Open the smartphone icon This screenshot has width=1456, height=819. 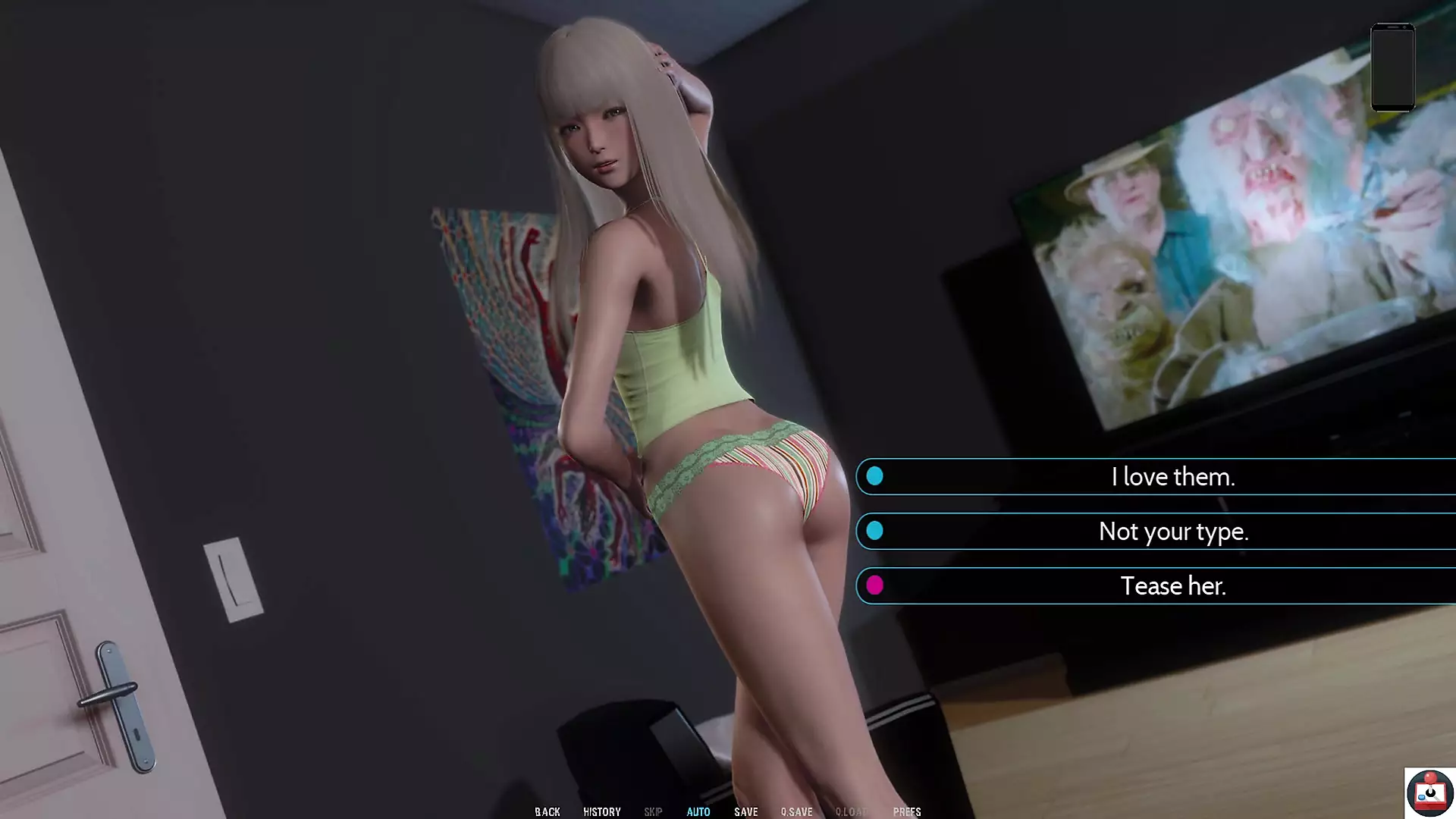pyautogui.click(x=1393, y=67)
